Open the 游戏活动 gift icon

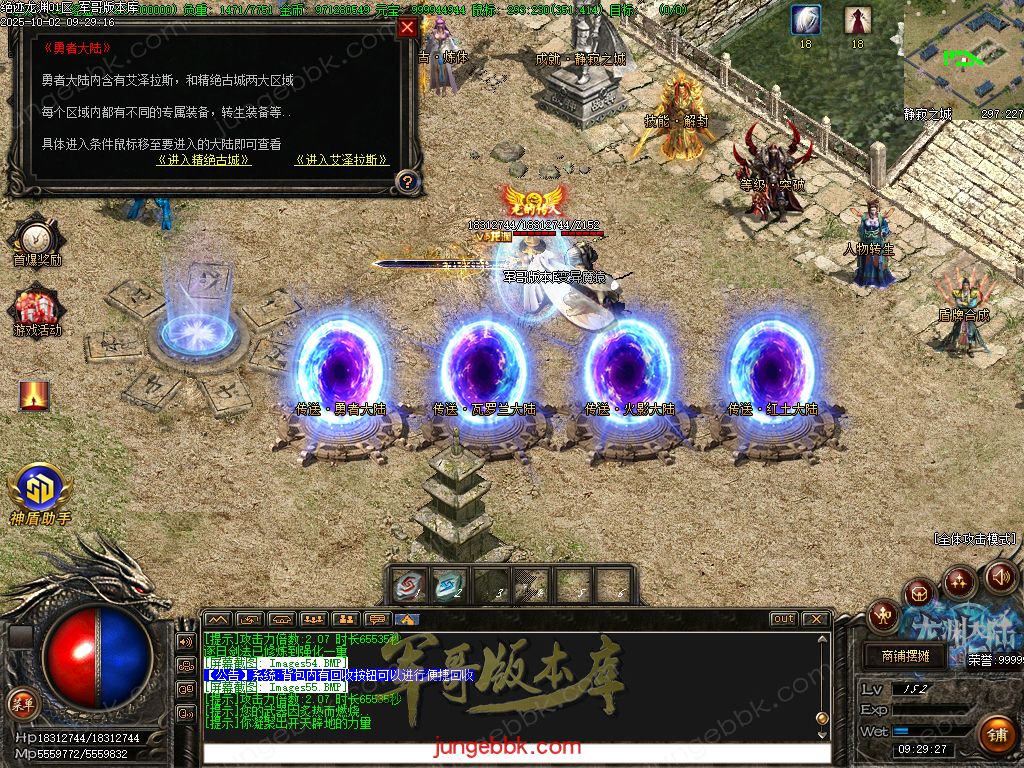coord(36,307)
